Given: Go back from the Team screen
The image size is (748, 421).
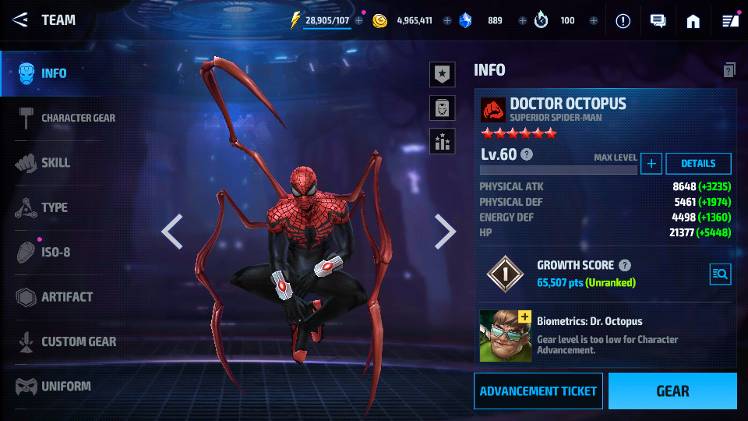Looking at the screenshot, I should click(20, 20).
